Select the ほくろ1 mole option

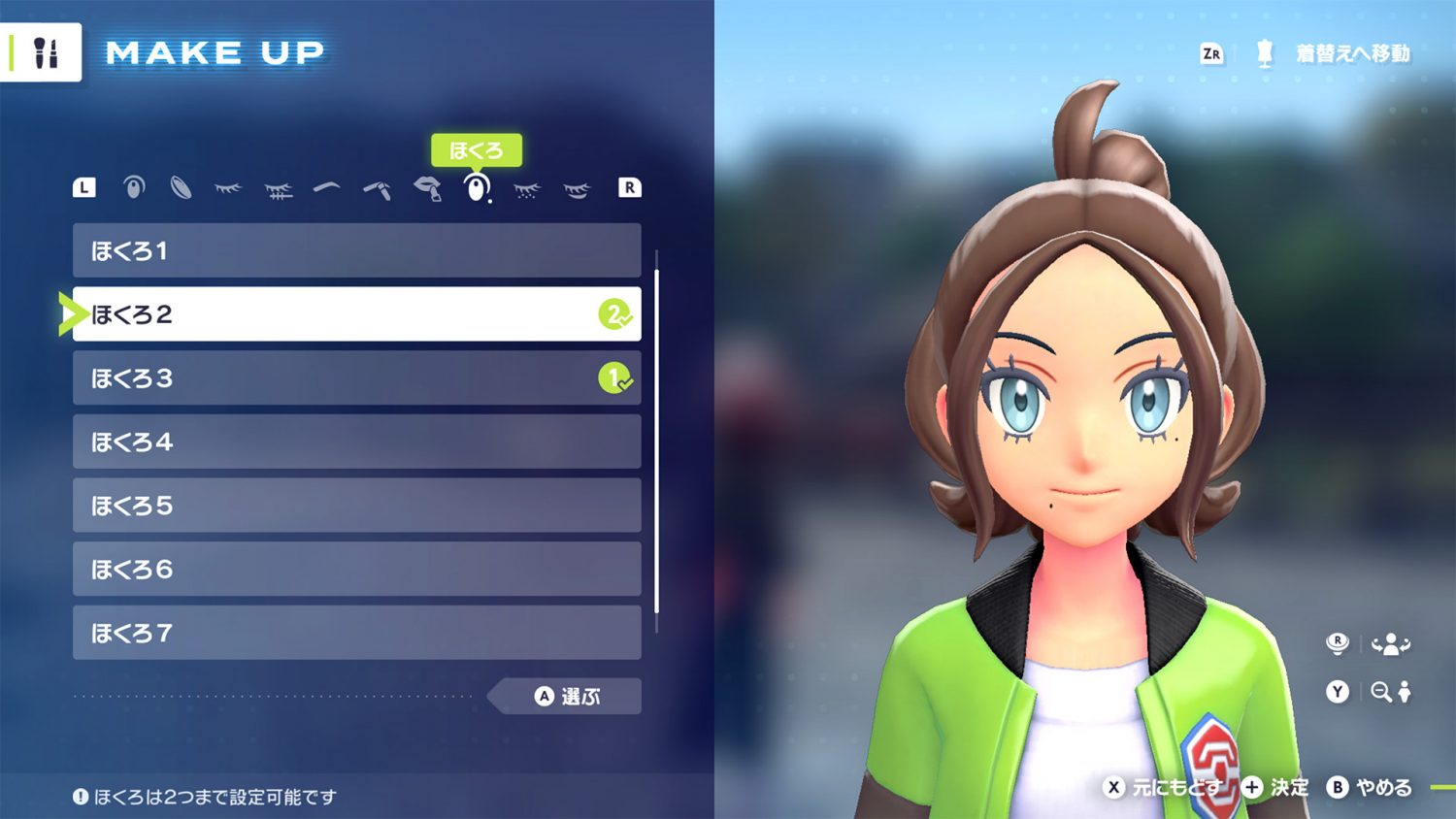(356, 250)
